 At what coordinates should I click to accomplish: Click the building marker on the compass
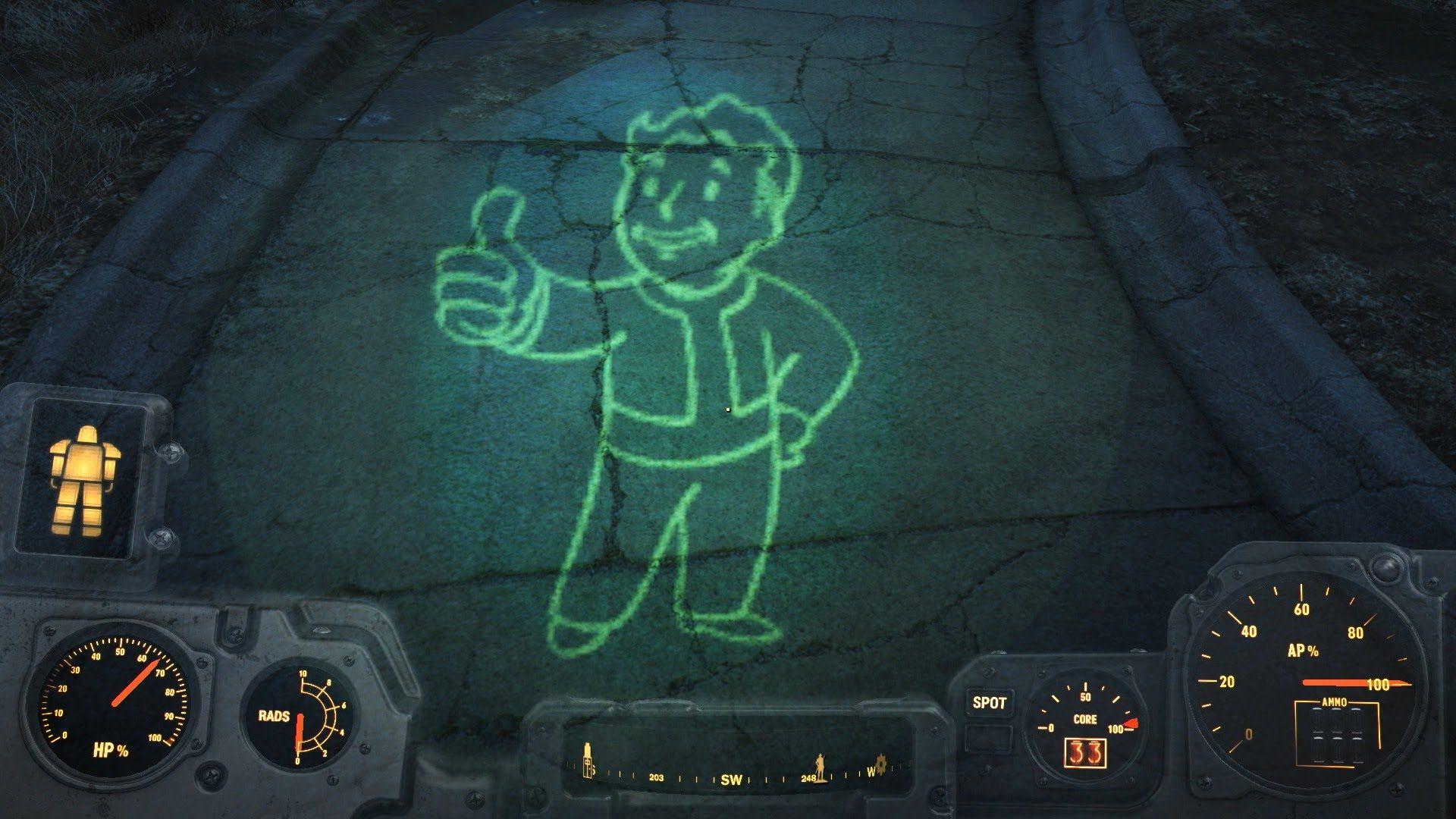[586, 761]
